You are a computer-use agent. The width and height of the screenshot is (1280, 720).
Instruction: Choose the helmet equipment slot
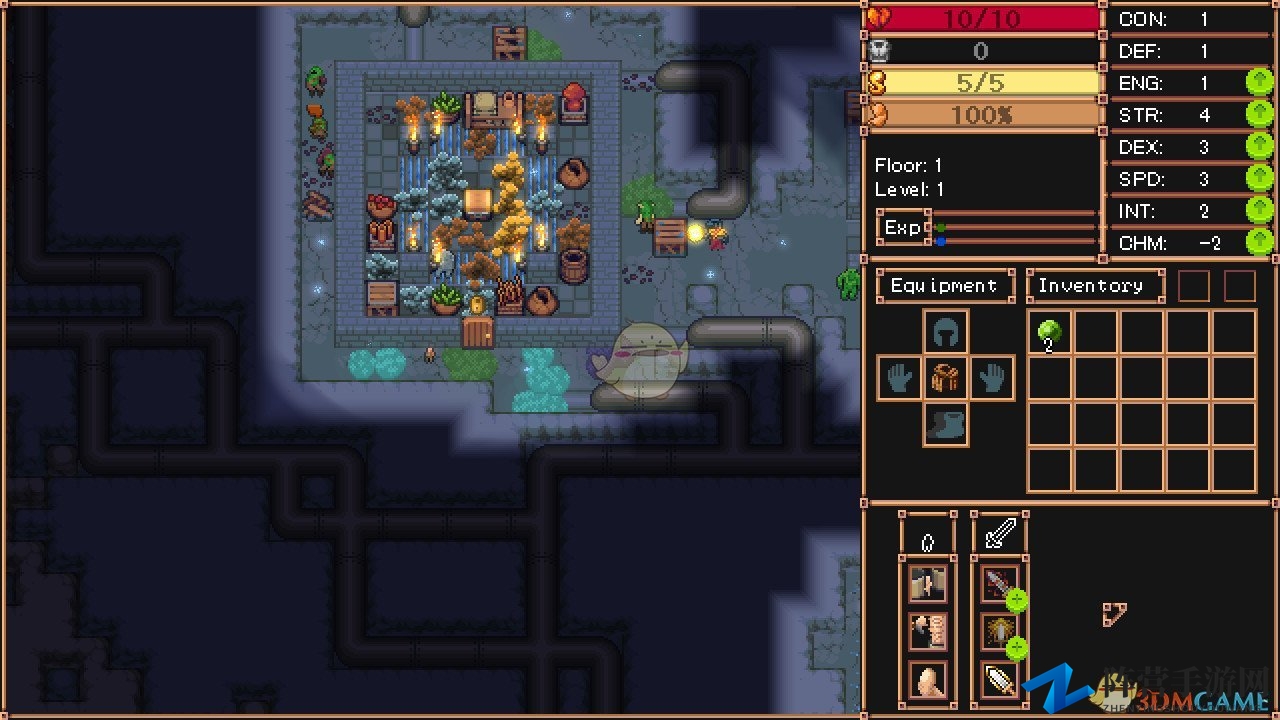pyautogui.click(x=945, y=332)
